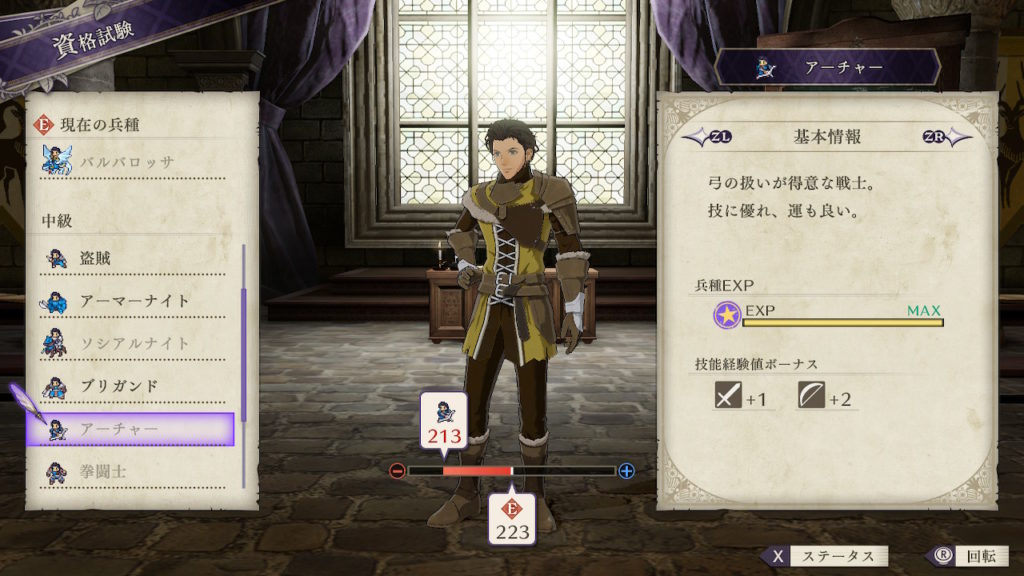Click the blue plus button on gauge

[627, 471]
